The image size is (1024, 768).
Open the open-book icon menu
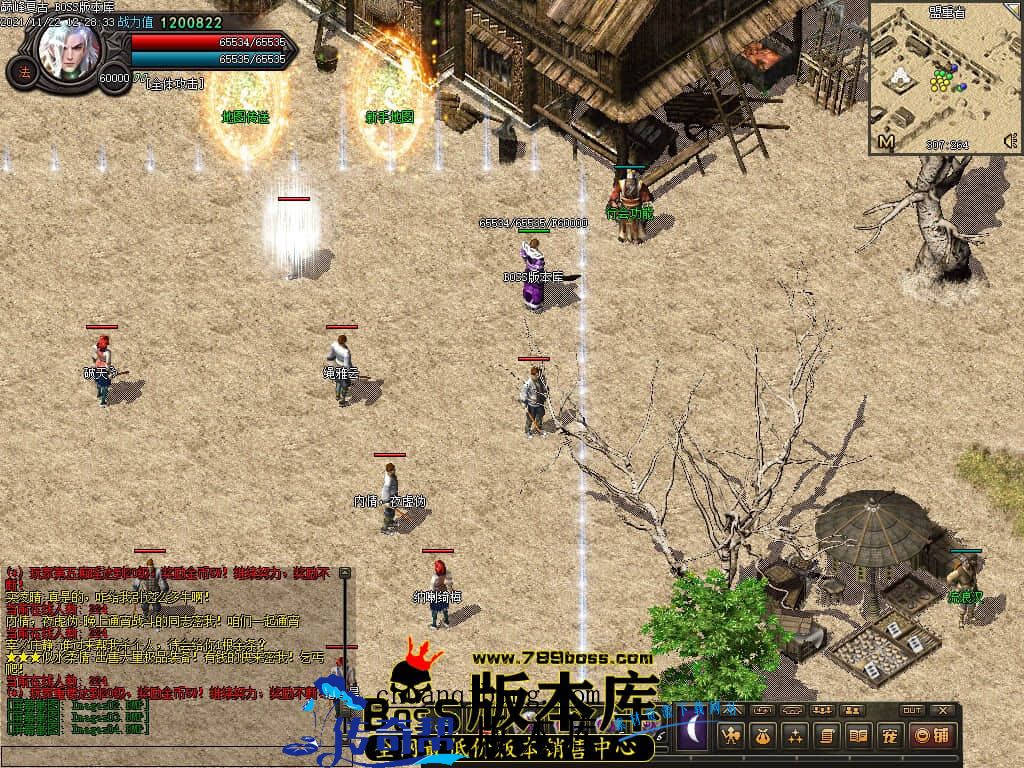[857, 737]
